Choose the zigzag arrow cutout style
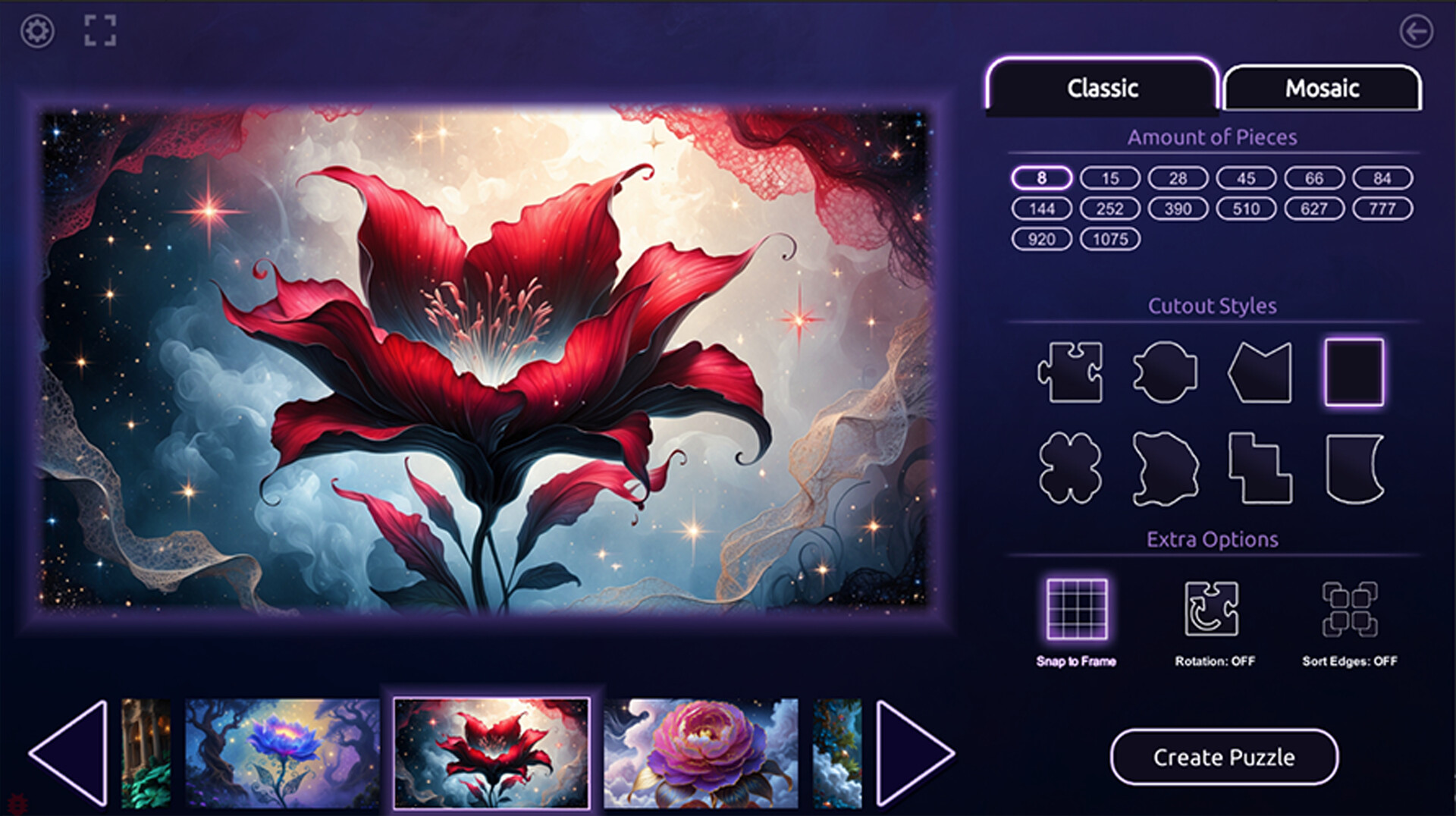Image resolution: width=1456 pixels, height=816 pixels. [1261, 373]
